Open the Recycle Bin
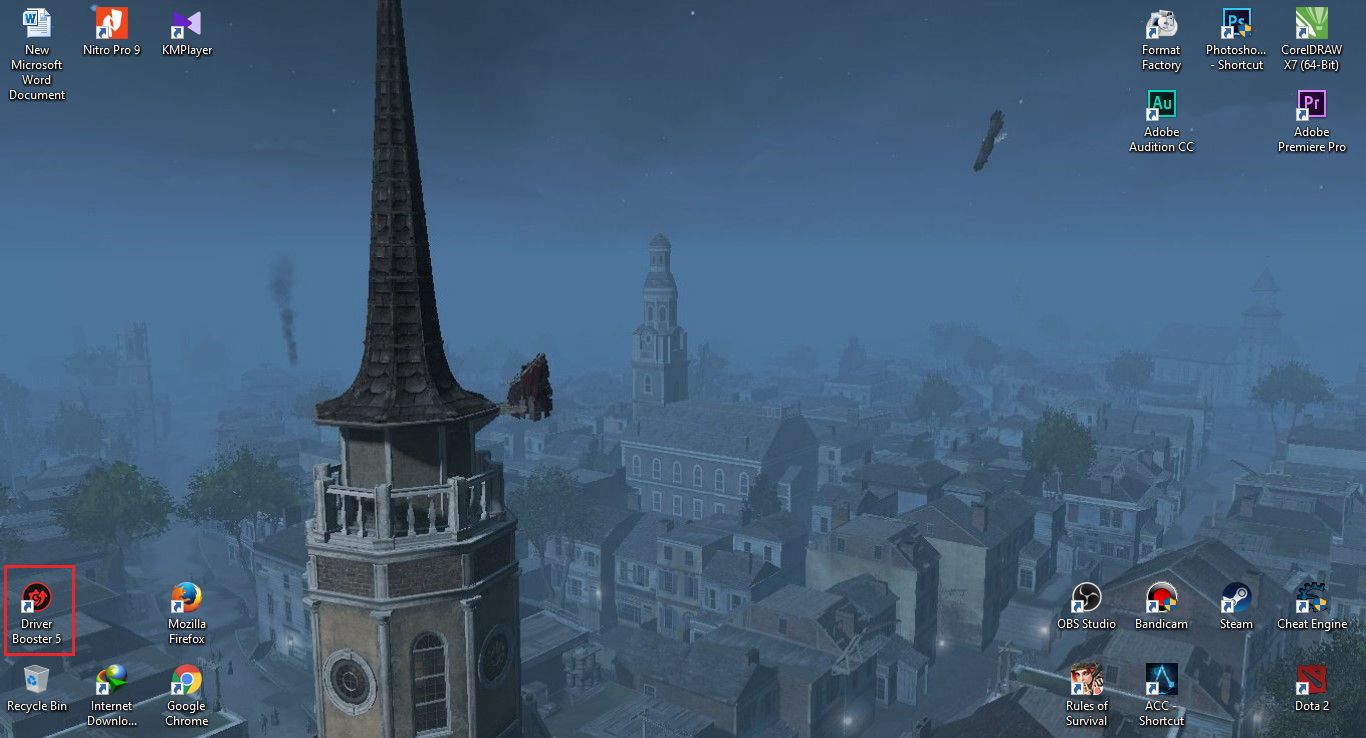 coord(37,678)
